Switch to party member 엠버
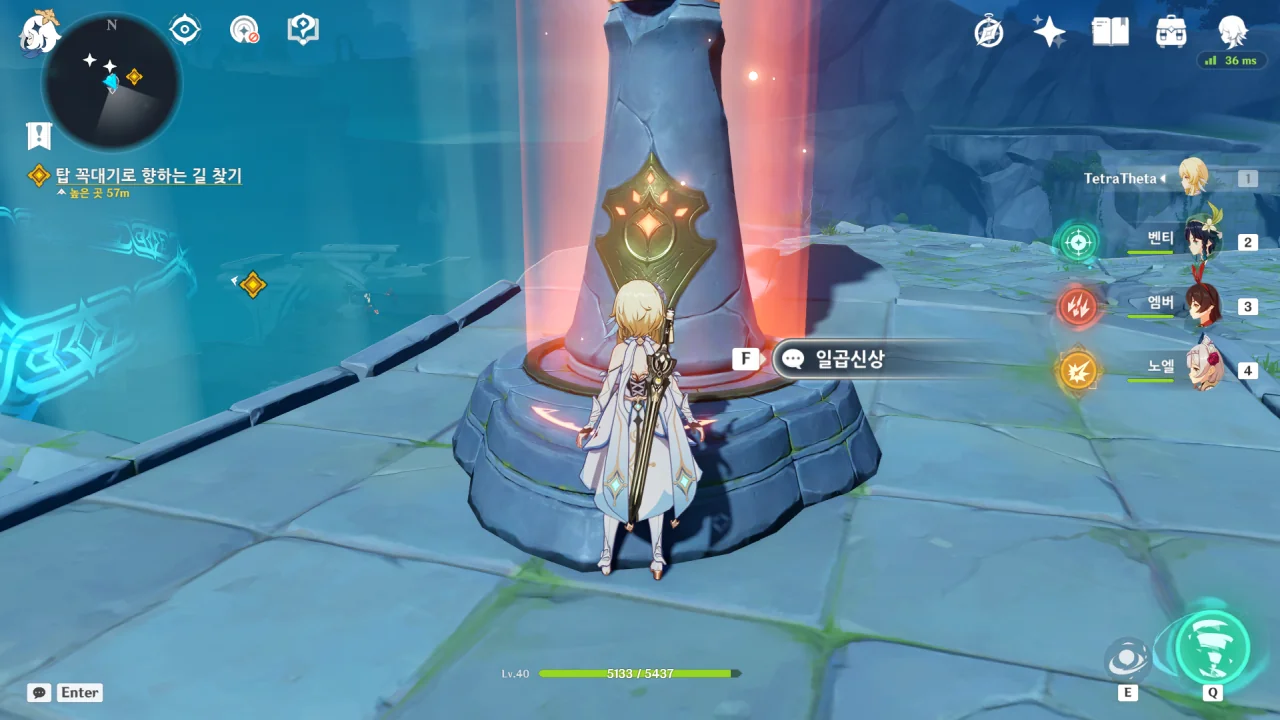1280x720 pixels. (x=1200, y=305)
